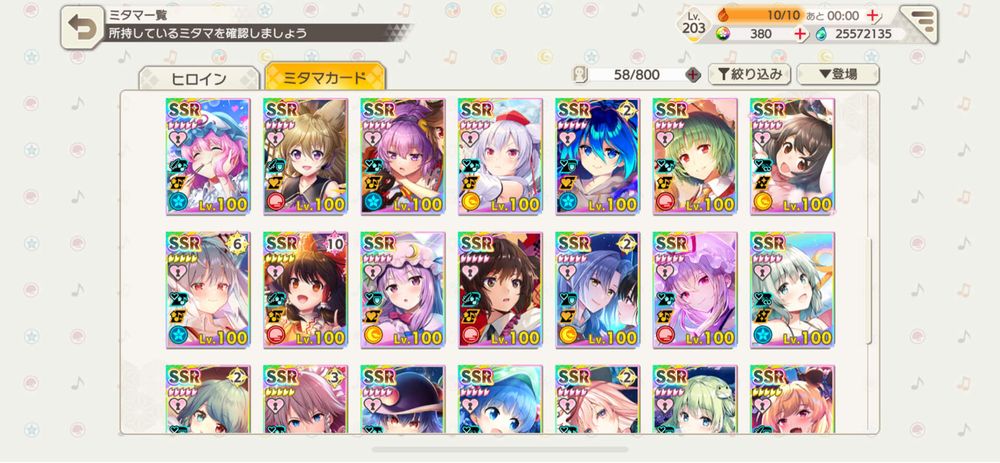Choose the blonde fox-eared girl card
Screen dimensions: 1000x463
(305, 155)
